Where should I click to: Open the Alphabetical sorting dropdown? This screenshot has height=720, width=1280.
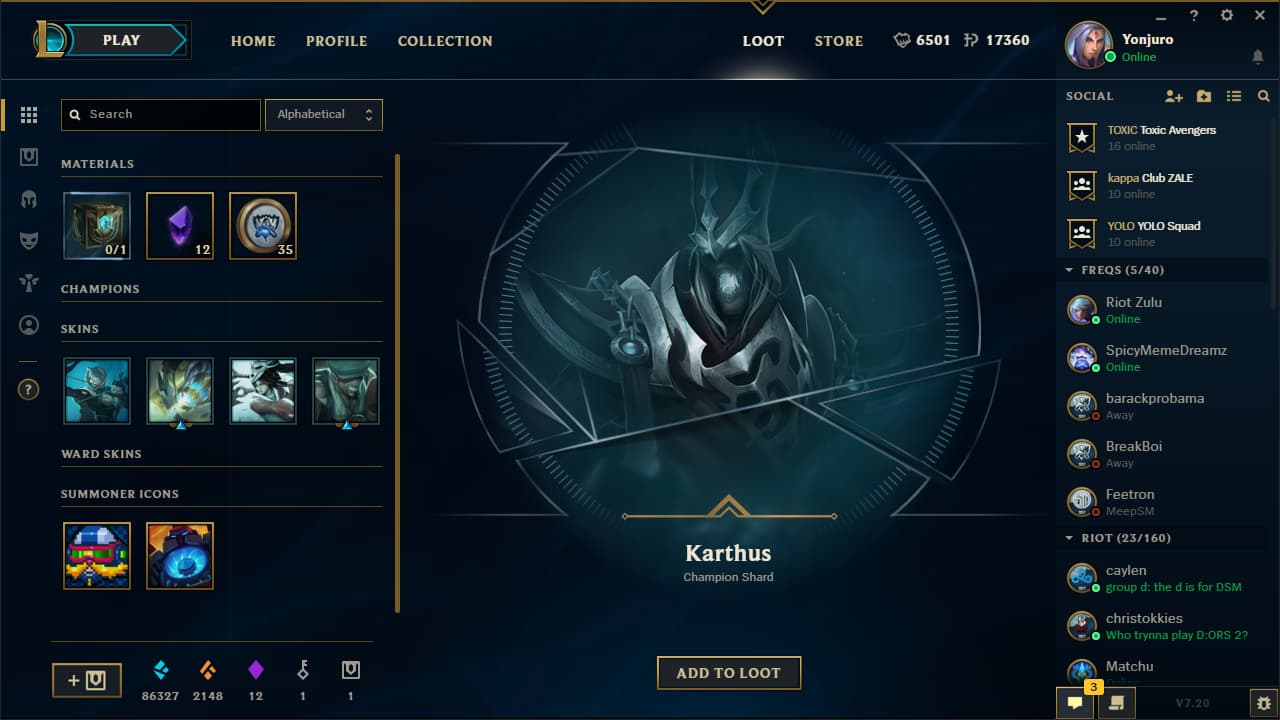323,114
